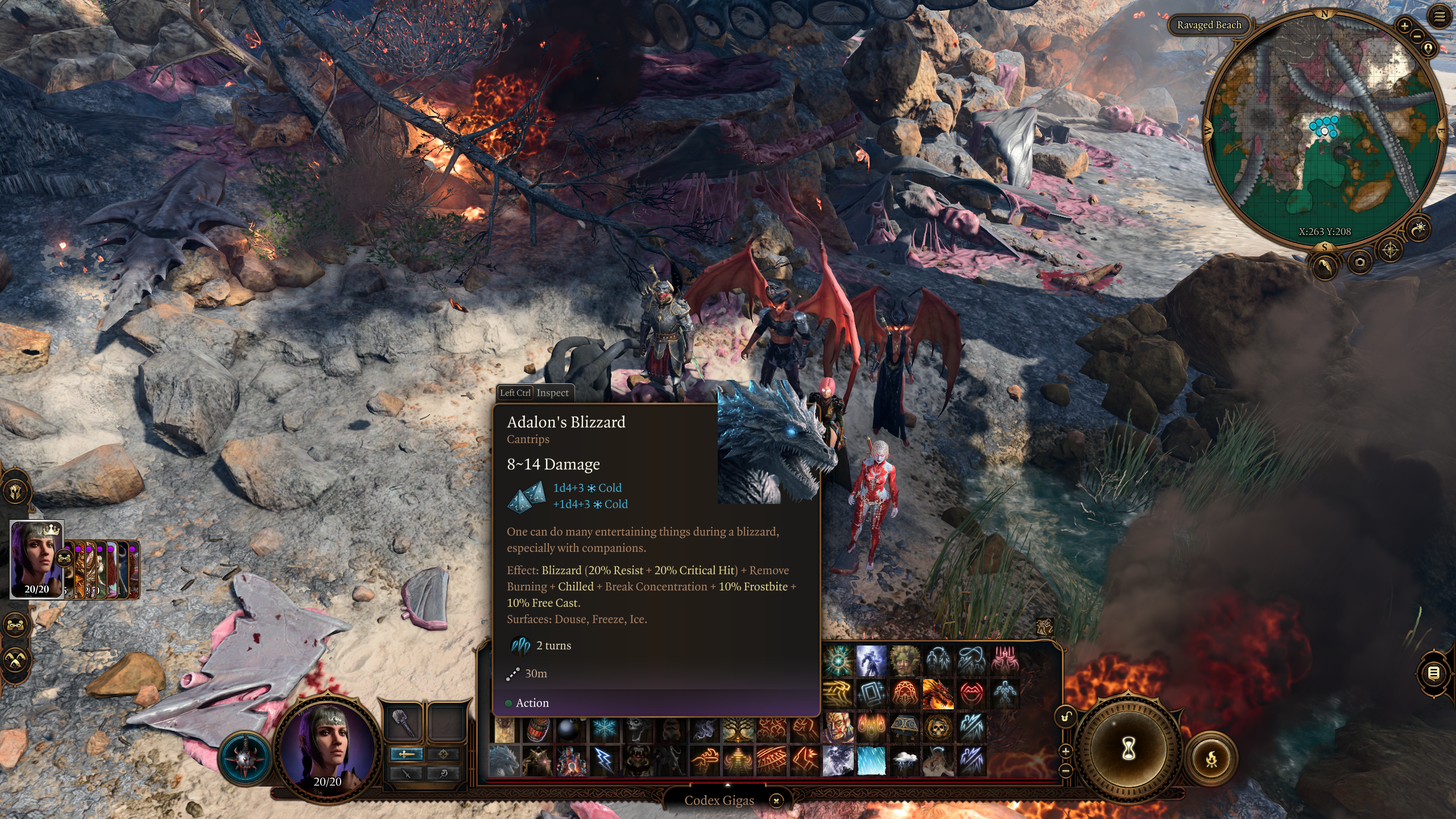
Task: Open the compass rose map button
Action: [1390, 250]
